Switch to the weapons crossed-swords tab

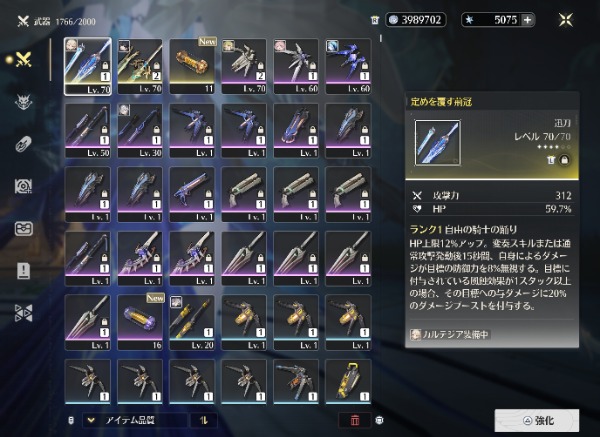tap(24, 59)
